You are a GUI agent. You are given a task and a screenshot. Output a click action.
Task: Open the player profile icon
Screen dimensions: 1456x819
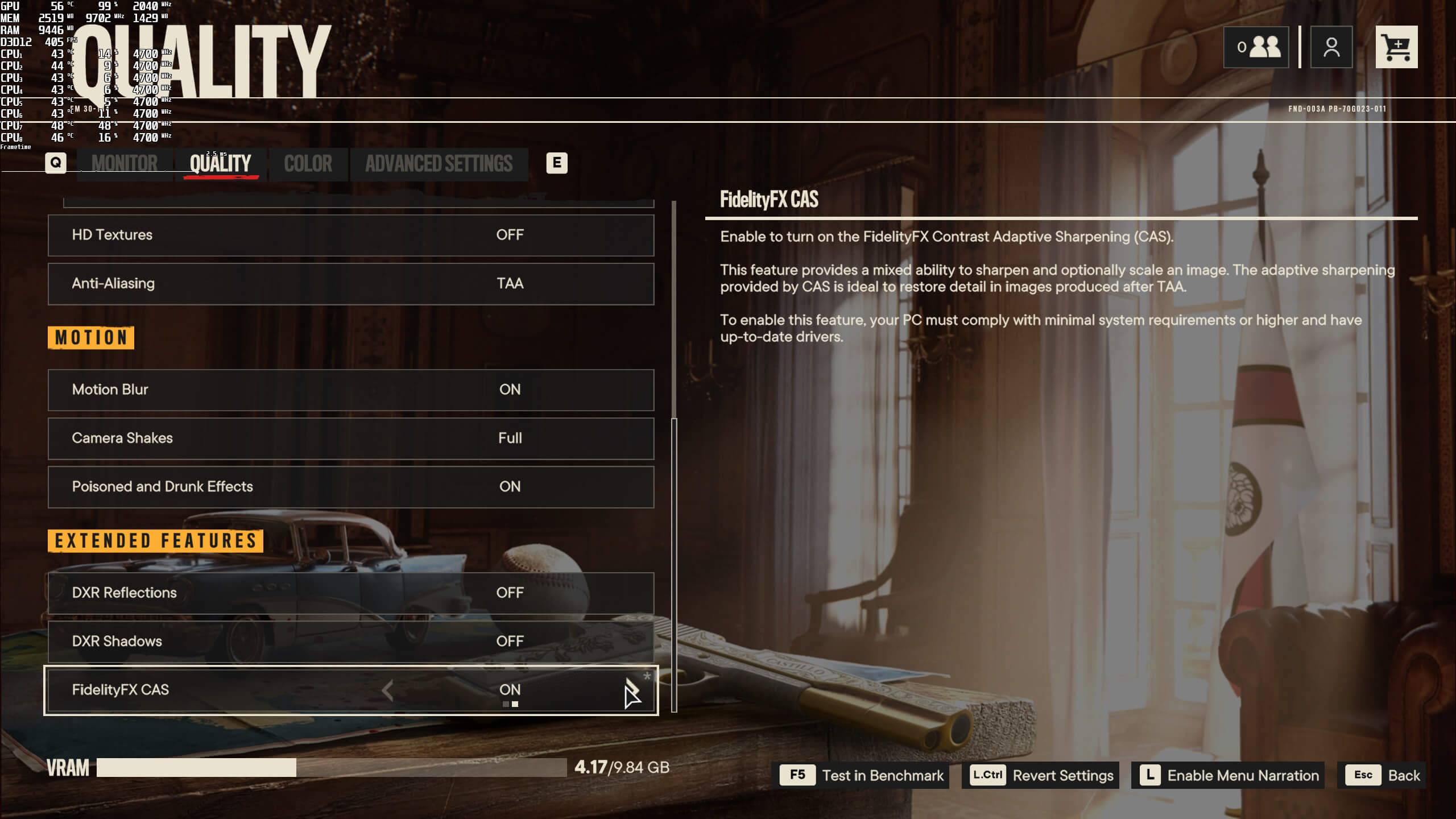pyautogui.click(x=1331, y=47)
